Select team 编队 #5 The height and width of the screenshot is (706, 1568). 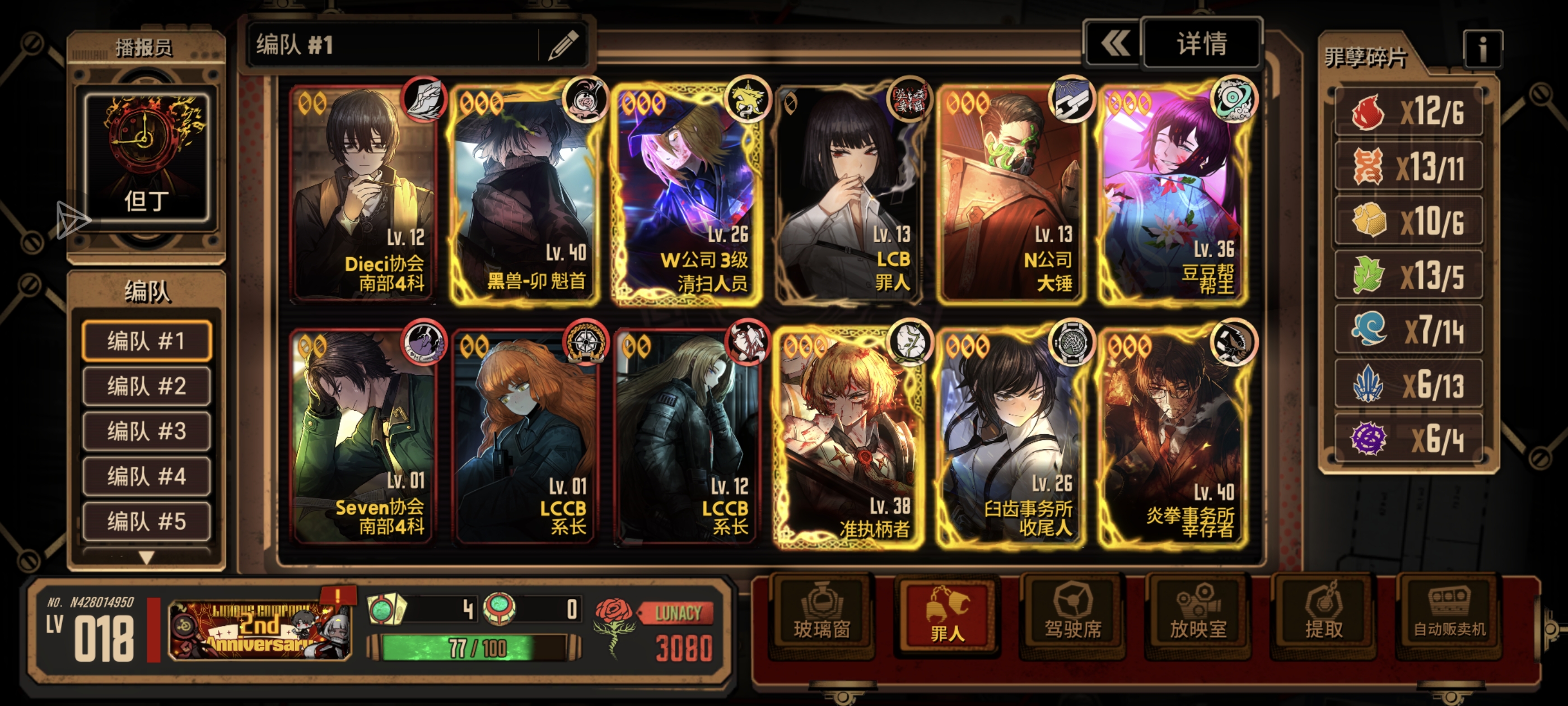pyautogui.click(x=147, y=522)
